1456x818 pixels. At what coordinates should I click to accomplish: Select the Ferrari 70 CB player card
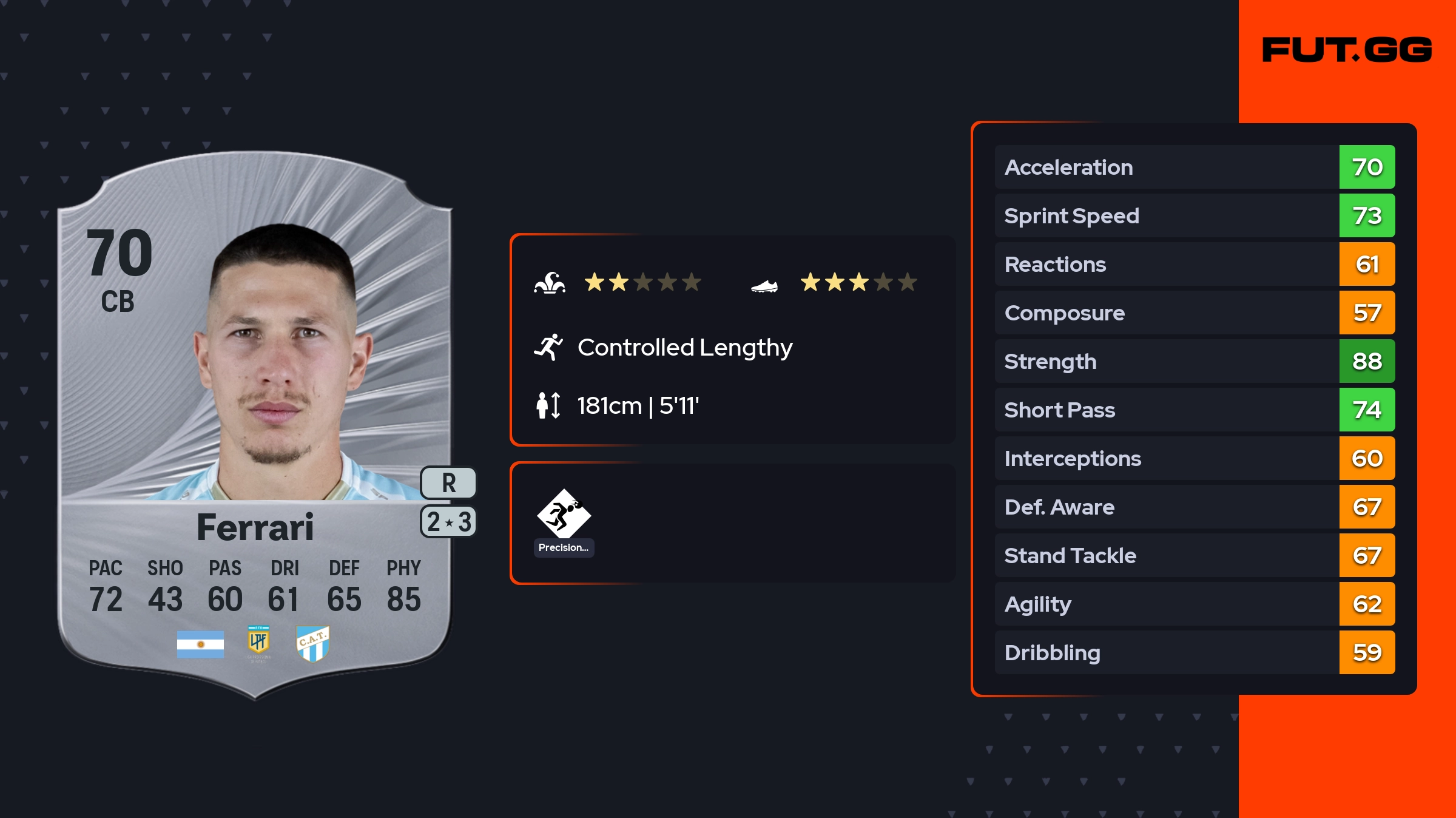click(x=255, y=425)
